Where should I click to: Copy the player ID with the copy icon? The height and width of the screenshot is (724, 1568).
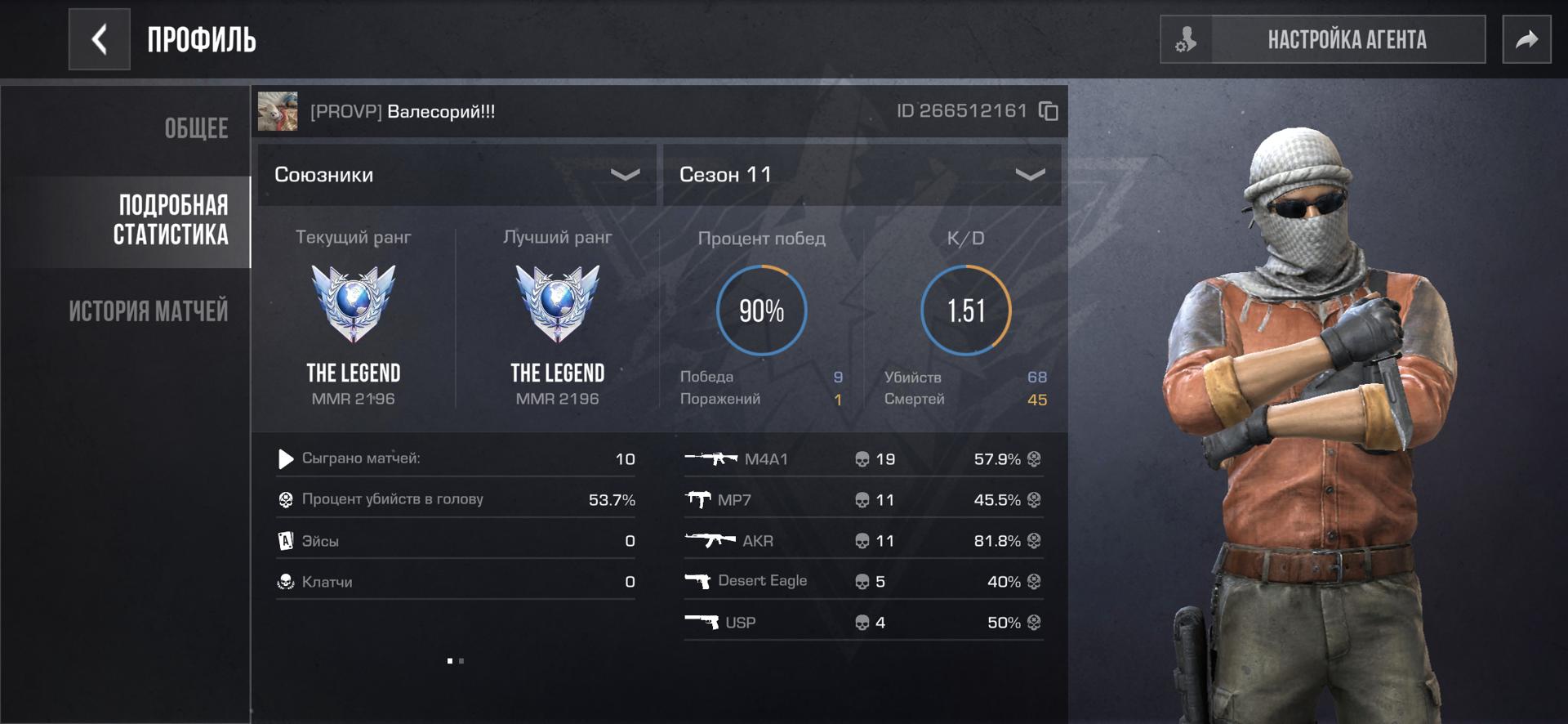tap(1048, 111)
